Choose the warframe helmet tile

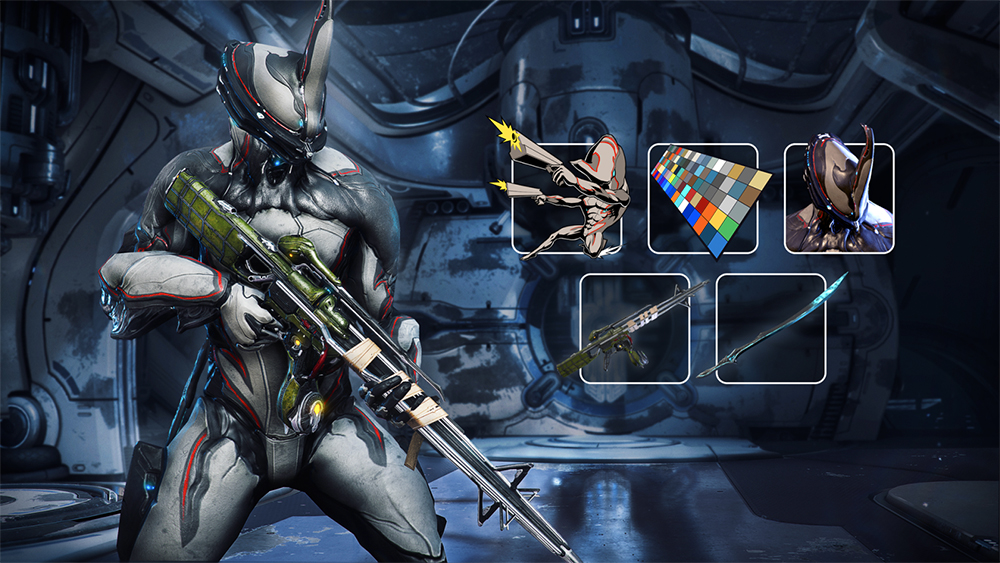(838, 198)
